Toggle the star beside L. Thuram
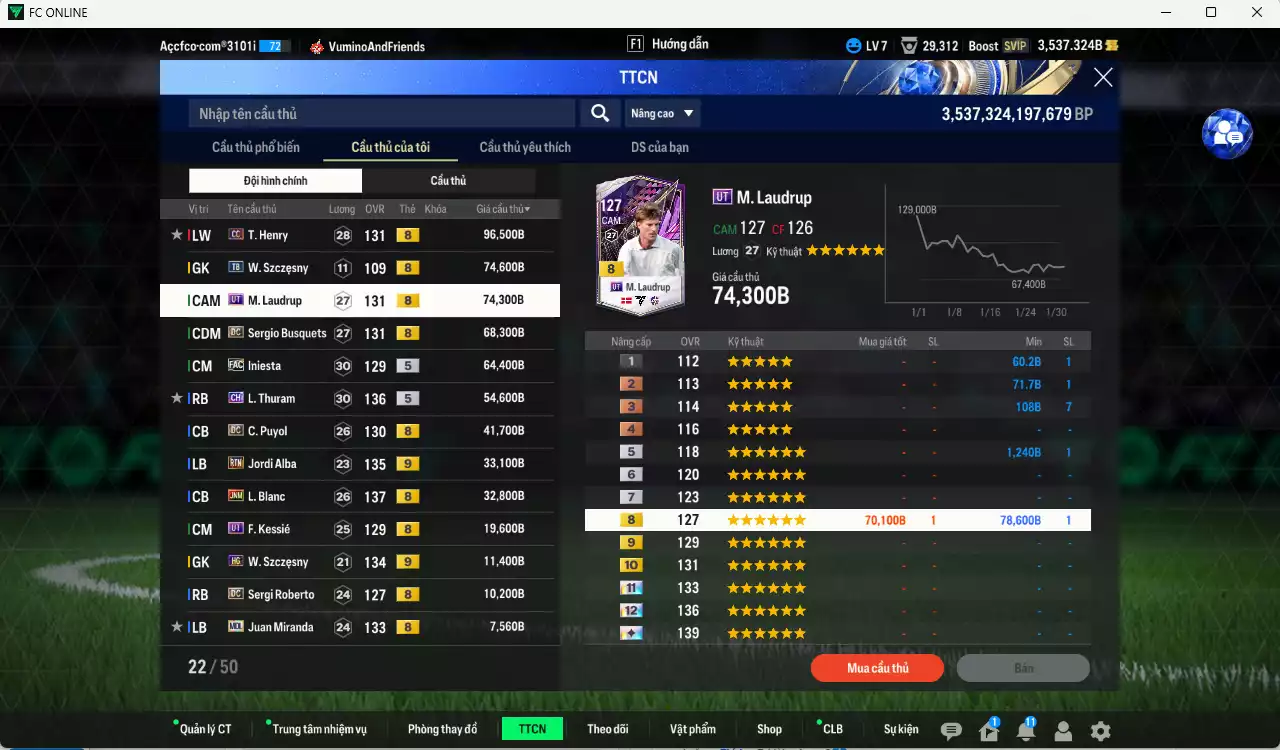This screenshot has width=1280, height=750. [176, 398]
